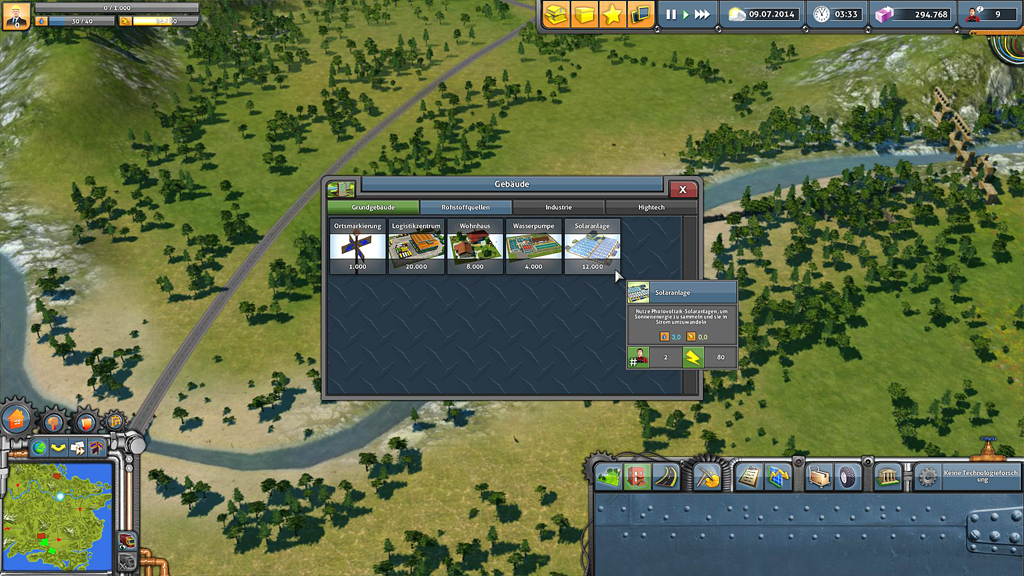The height and width of the screenshot is (576, 1024).
Task: Open the clipboard overview
Action: (748, 477)
